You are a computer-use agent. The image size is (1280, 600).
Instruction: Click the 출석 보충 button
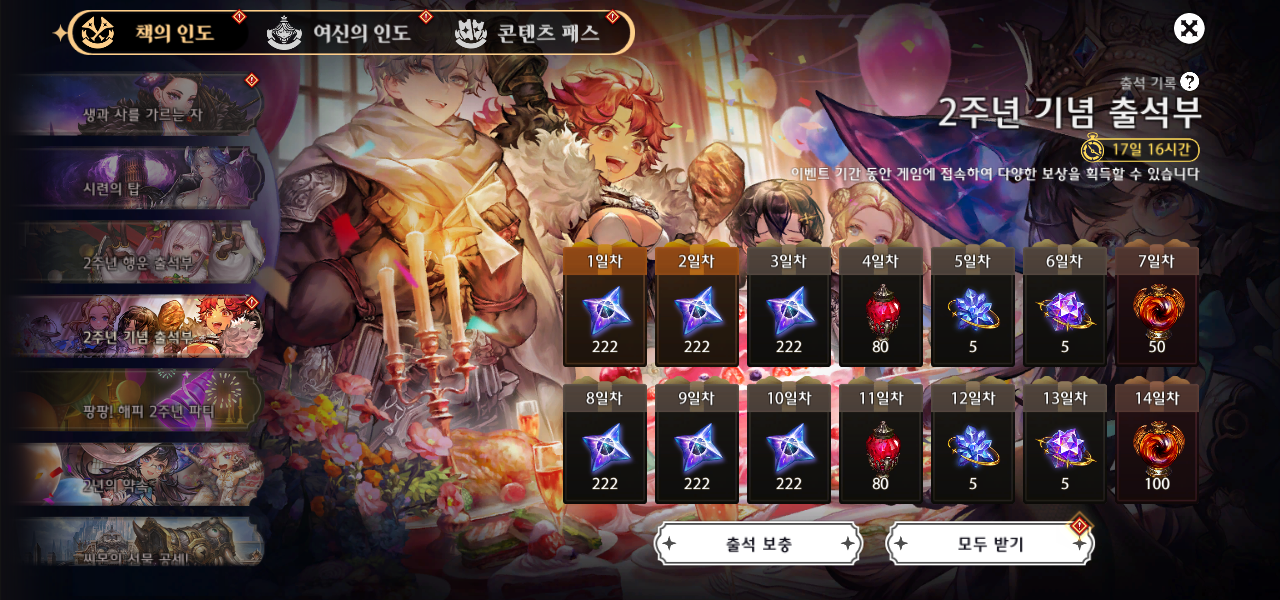point(758,544)
